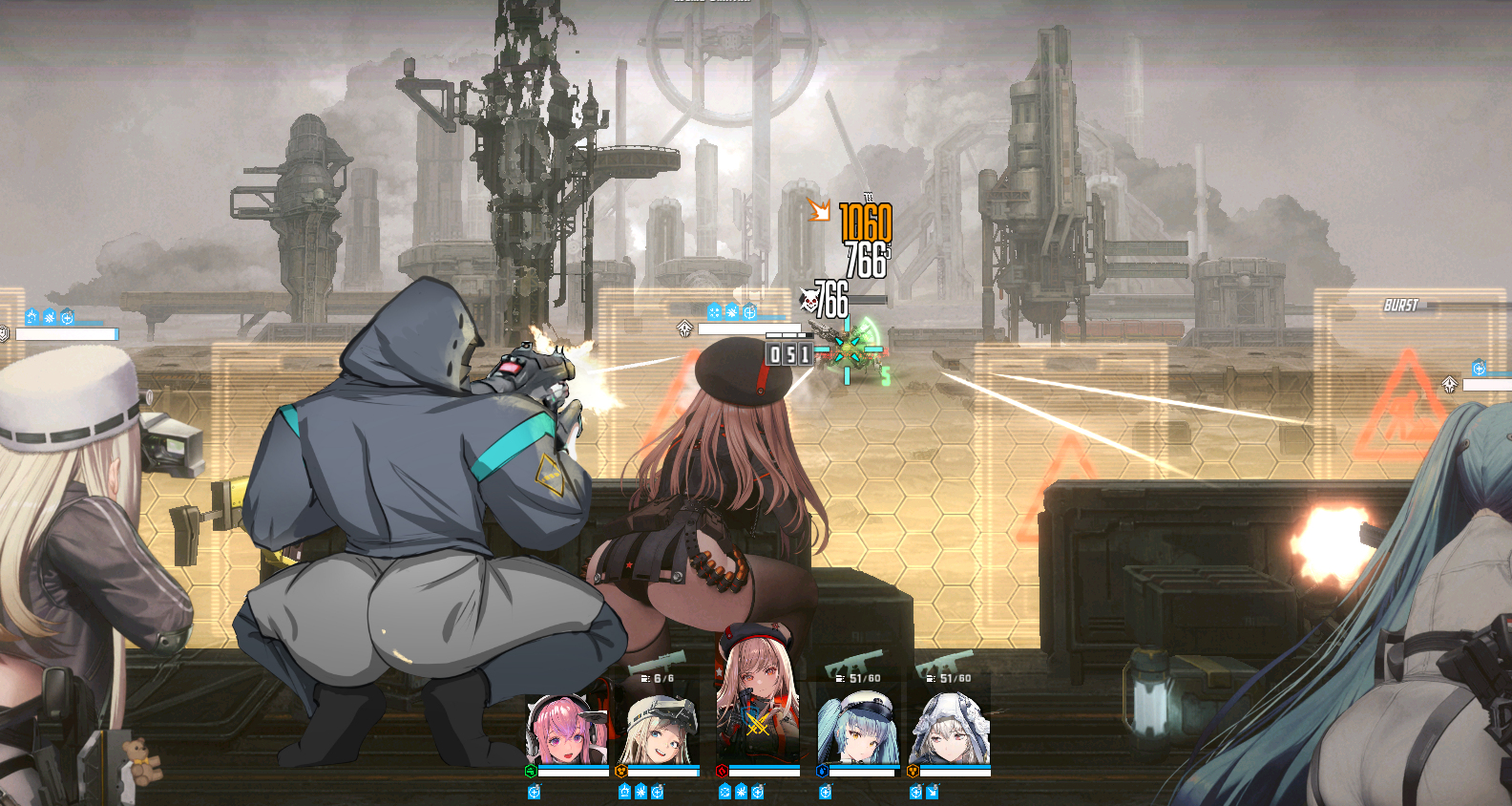Switch to the teal twin-tail character portrait
Screen dimensions: 1512x806
[x=856, y=731]
